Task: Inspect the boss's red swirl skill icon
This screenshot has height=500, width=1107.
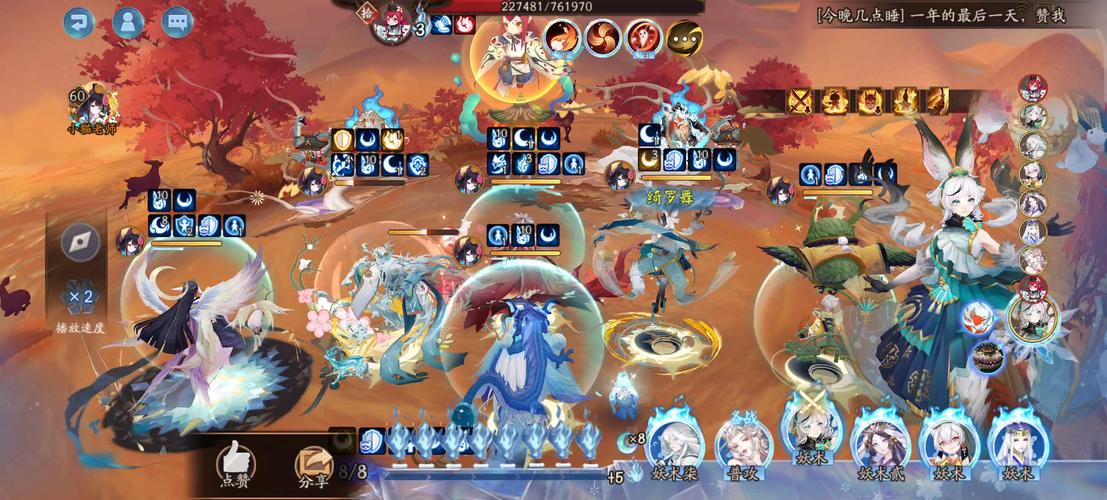Action: click(602, 38)
